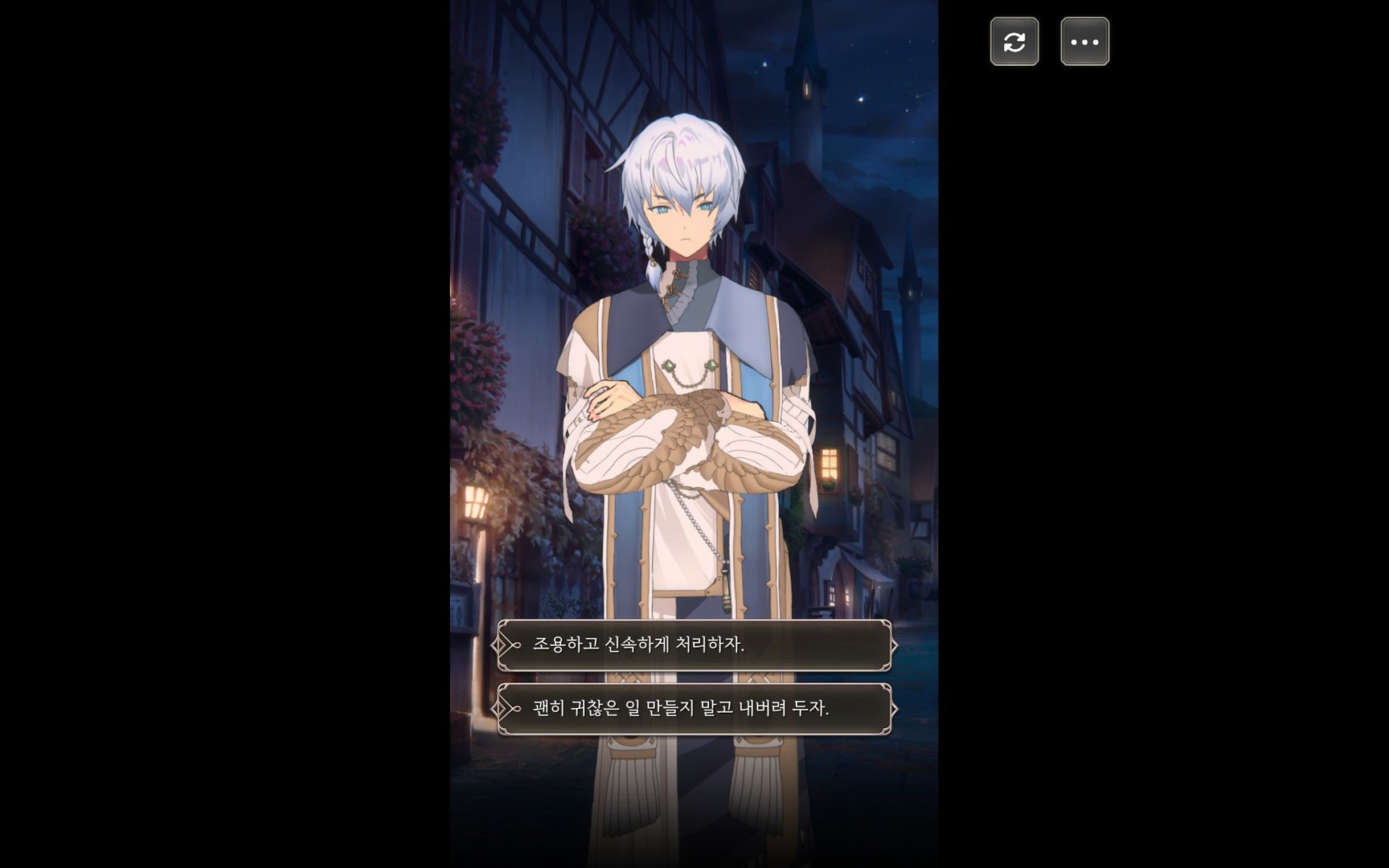Click the green gem brooch on the chest
The image size is (1389, 868).
click(x=670, y=364)
